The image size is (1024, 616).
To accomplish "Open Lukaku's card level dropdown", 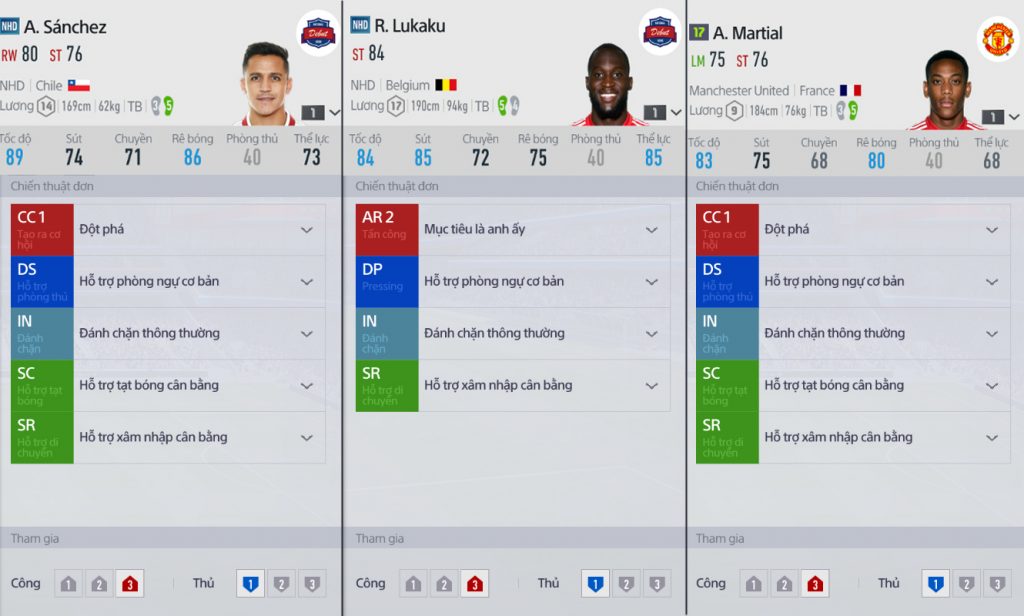I will [x=661, y=112].
